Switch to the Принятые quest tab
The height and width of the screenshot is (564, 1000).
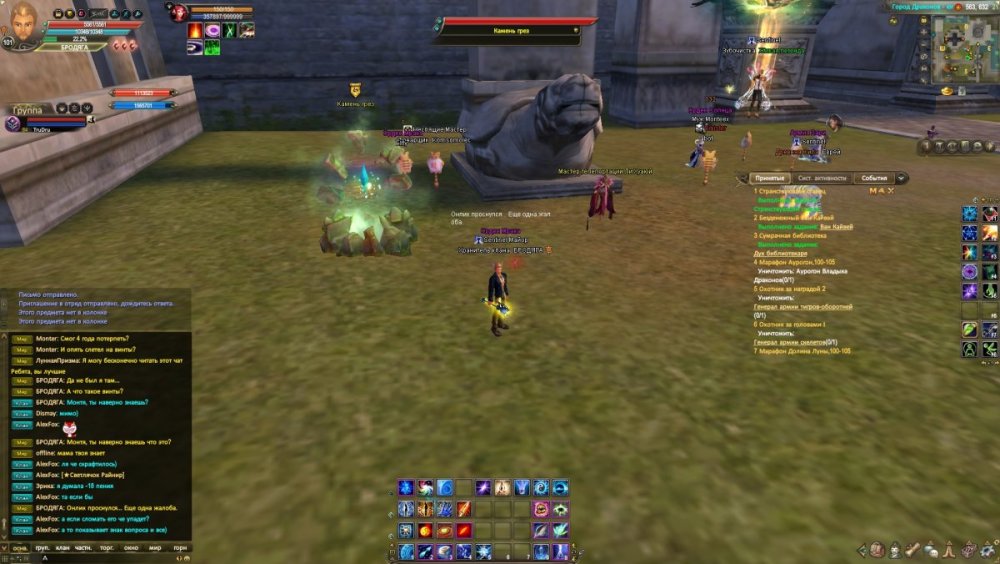[770, 178]
